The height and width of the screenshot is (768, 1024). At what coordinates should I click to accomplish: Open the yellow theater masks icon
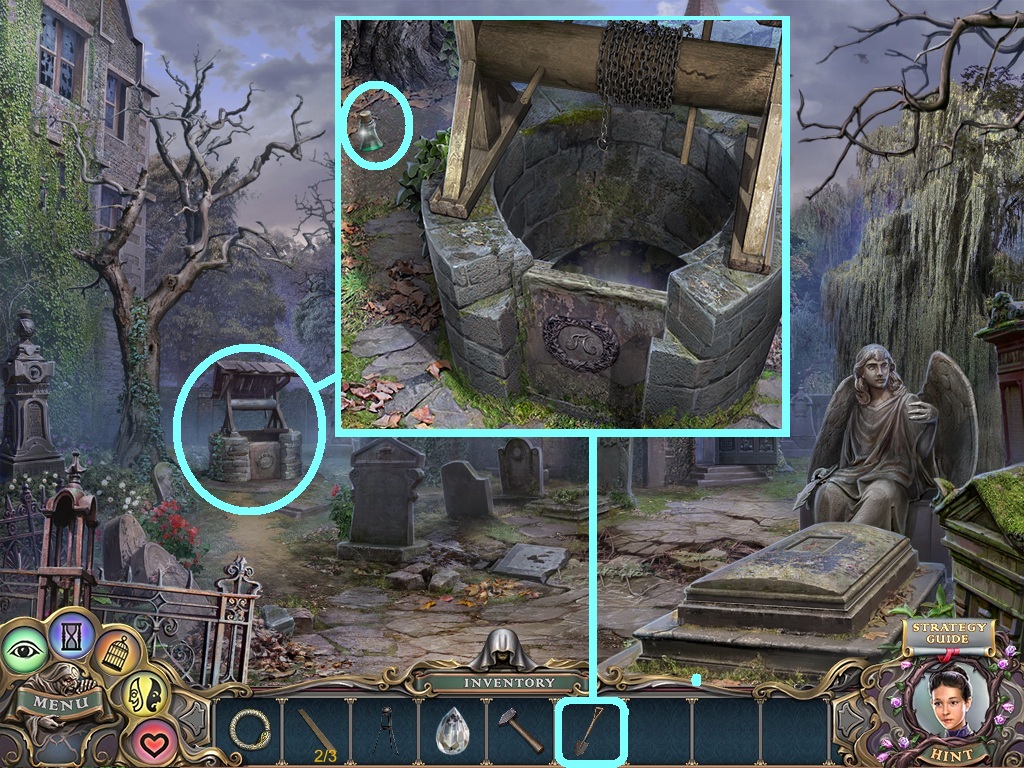tap(141, 695)
